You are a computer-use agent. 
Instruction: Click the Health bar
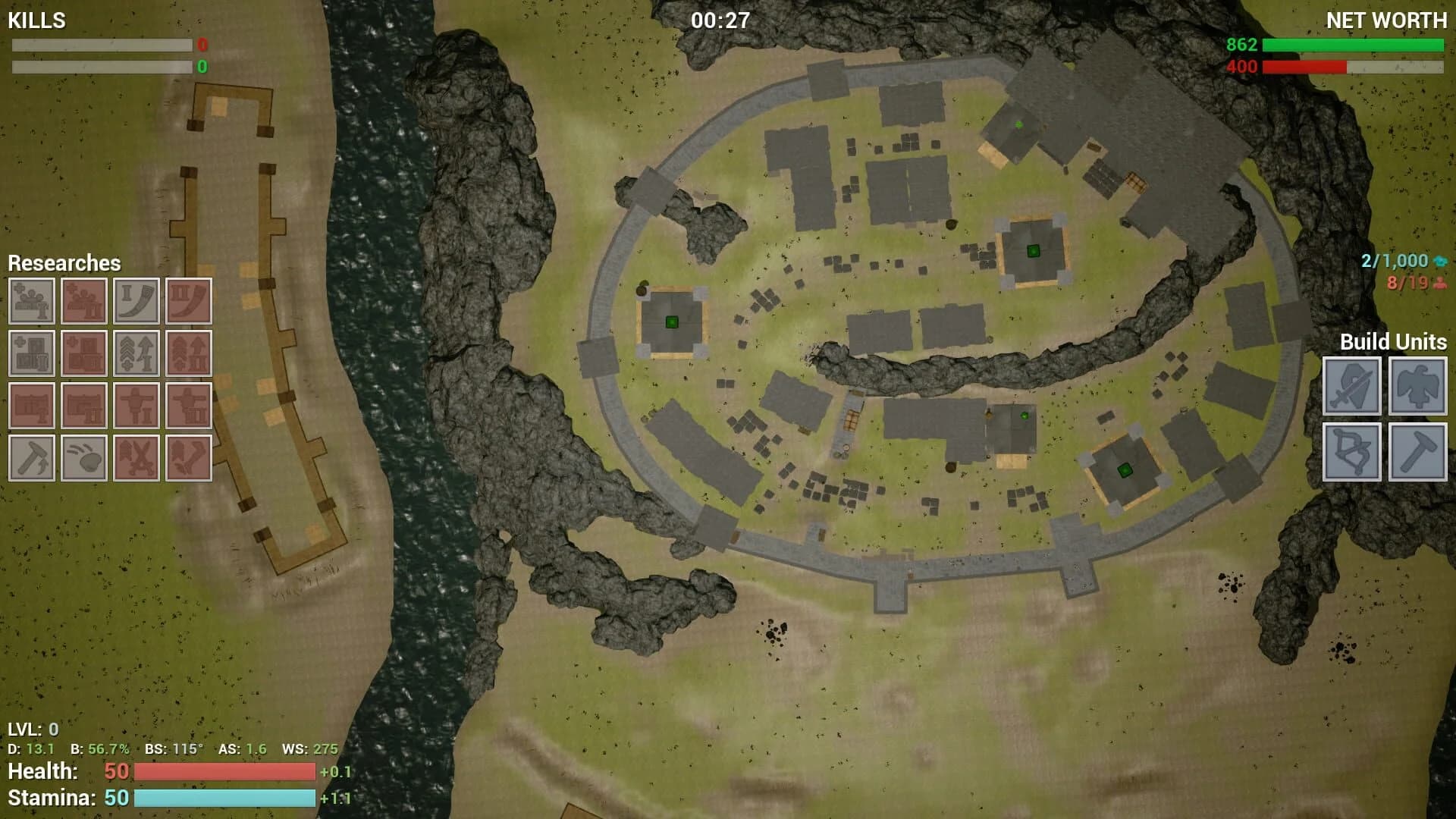coord(224,772)
